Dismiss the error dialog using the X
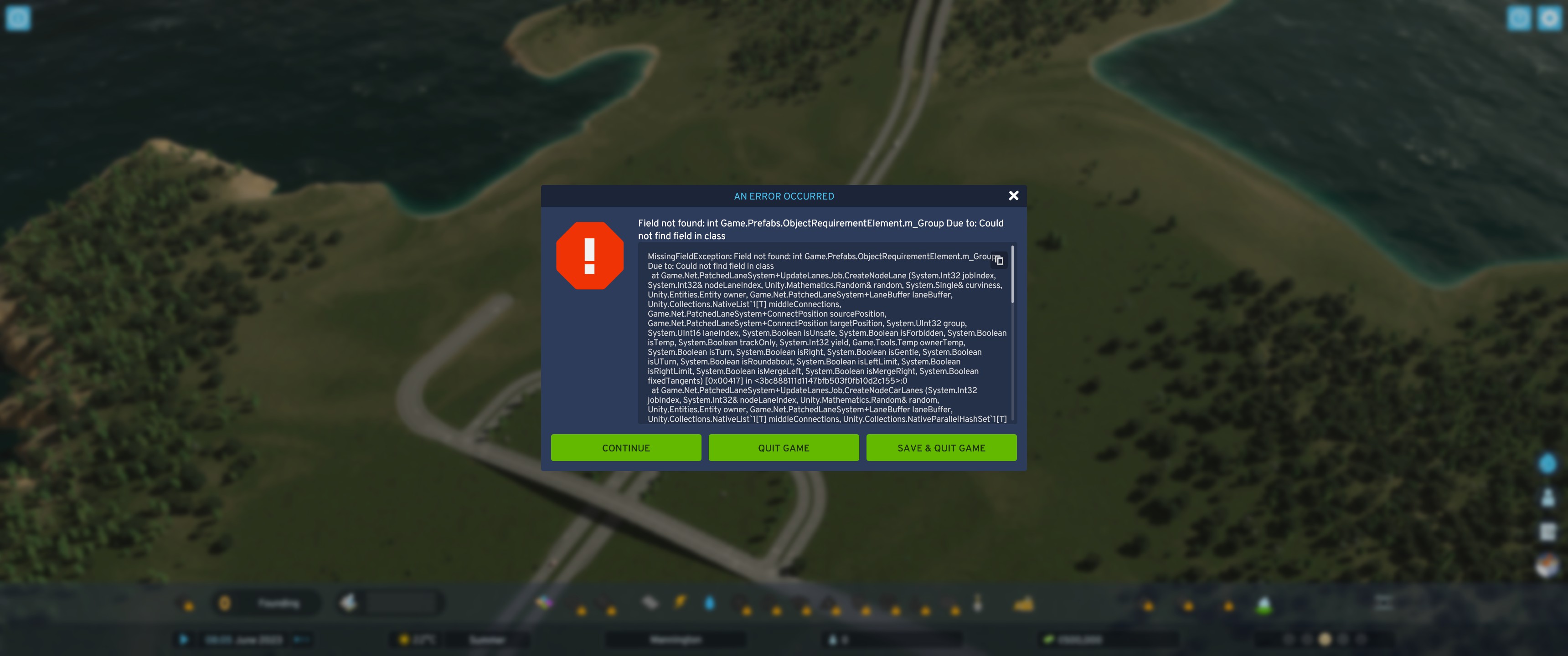Screen dimensions: 1568x656 click(x=1013, y=195)
